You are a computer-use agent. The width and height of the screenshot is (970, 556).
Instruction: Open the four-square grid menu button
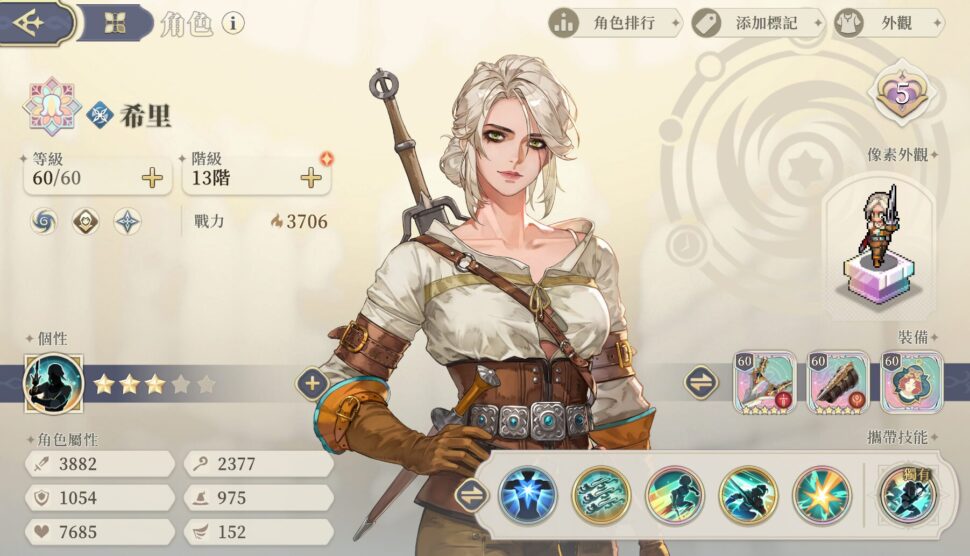click(114, 22)
